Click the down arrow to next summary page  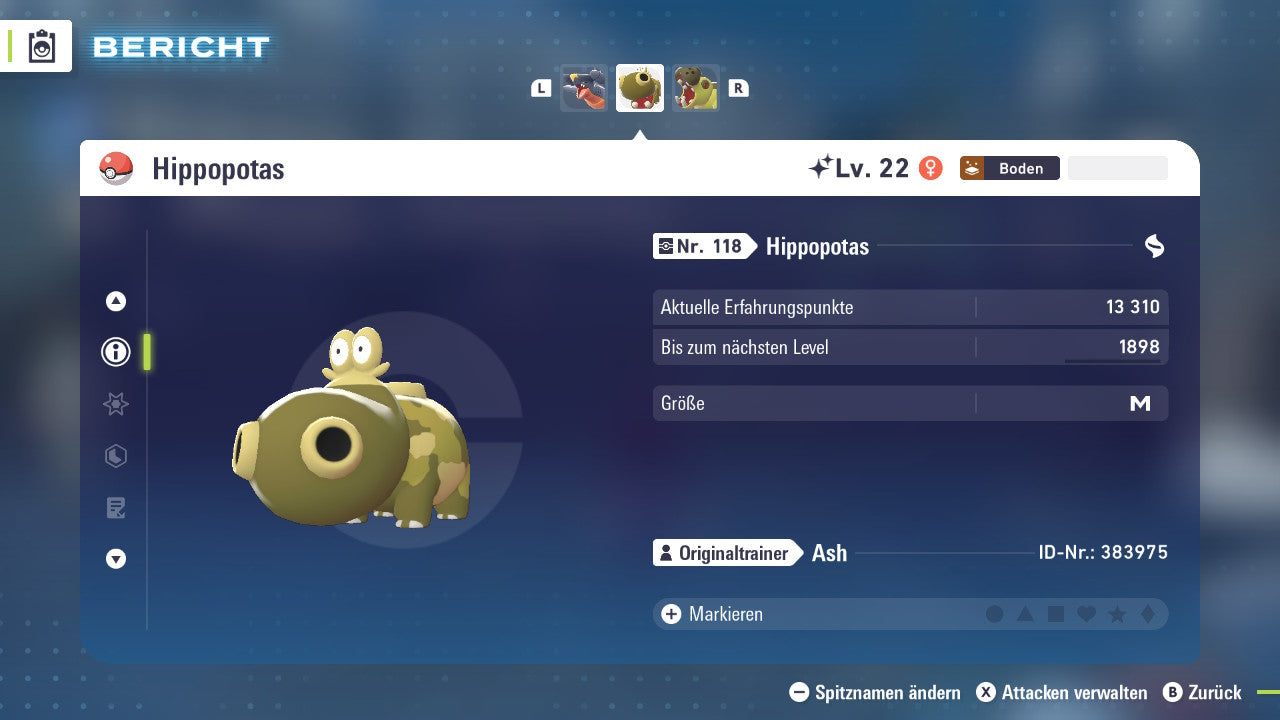pyautogui.click(x=115, y=559)
